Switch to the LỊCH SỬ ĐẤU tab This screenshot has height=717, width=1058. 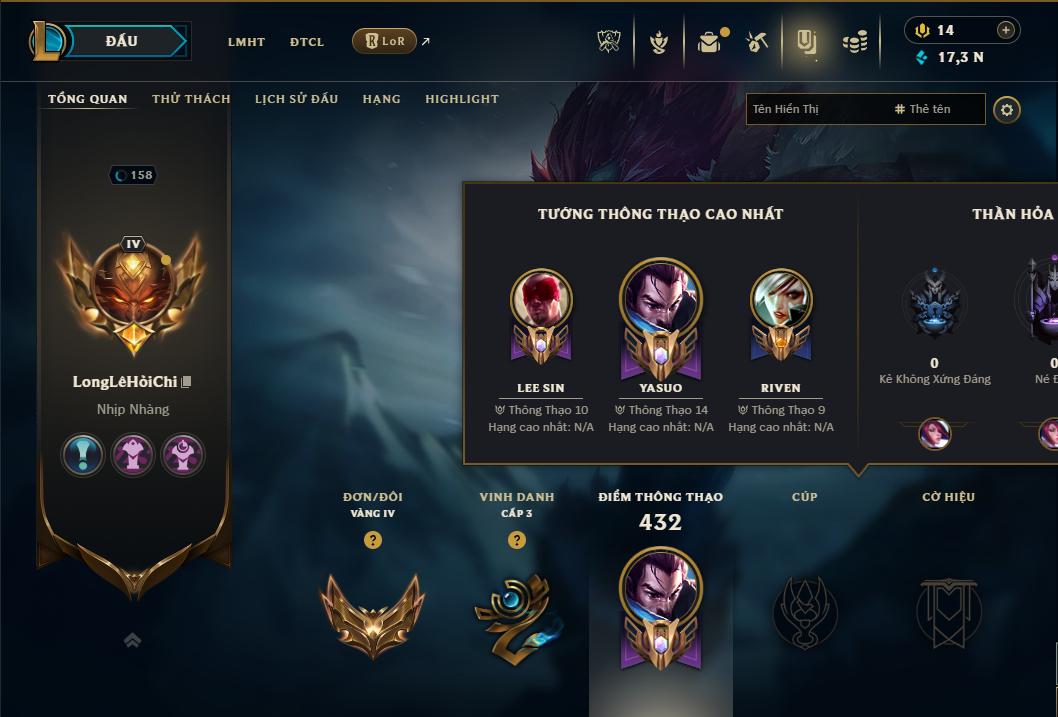click(x=296, y=99)
